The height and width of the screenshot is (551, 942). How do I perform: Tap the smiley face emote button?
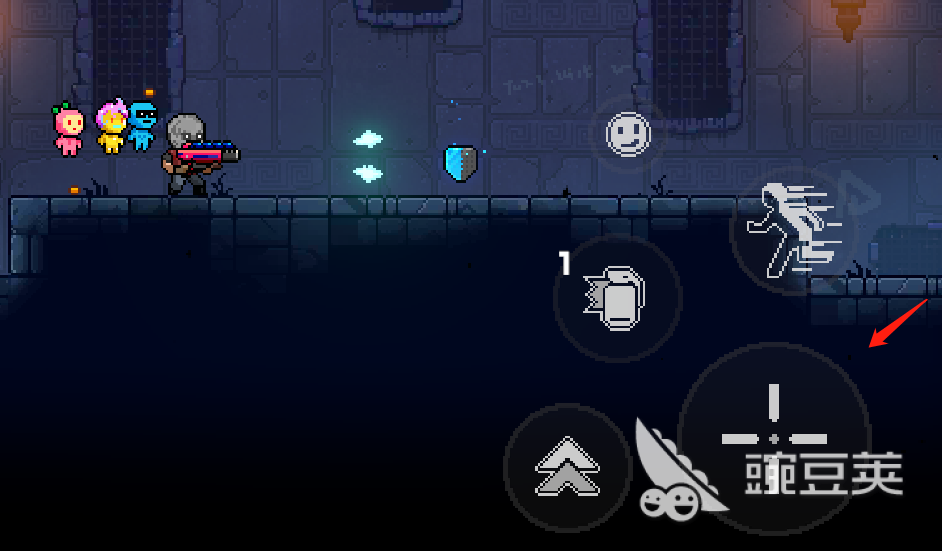[x=628, y=133]
